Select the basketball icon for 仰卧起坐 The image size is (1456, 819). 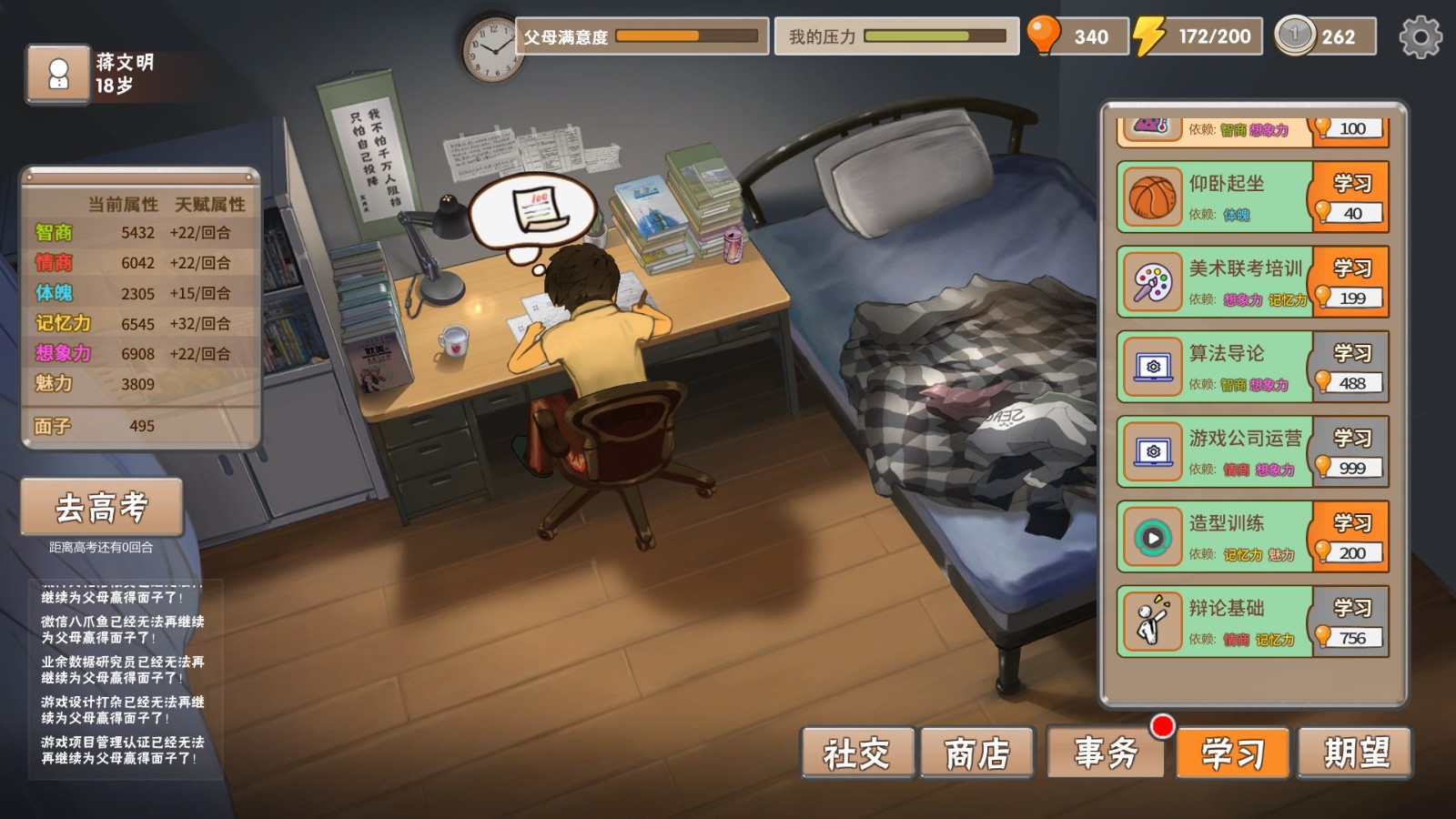pyautogui.click(x=1153, y=197)
